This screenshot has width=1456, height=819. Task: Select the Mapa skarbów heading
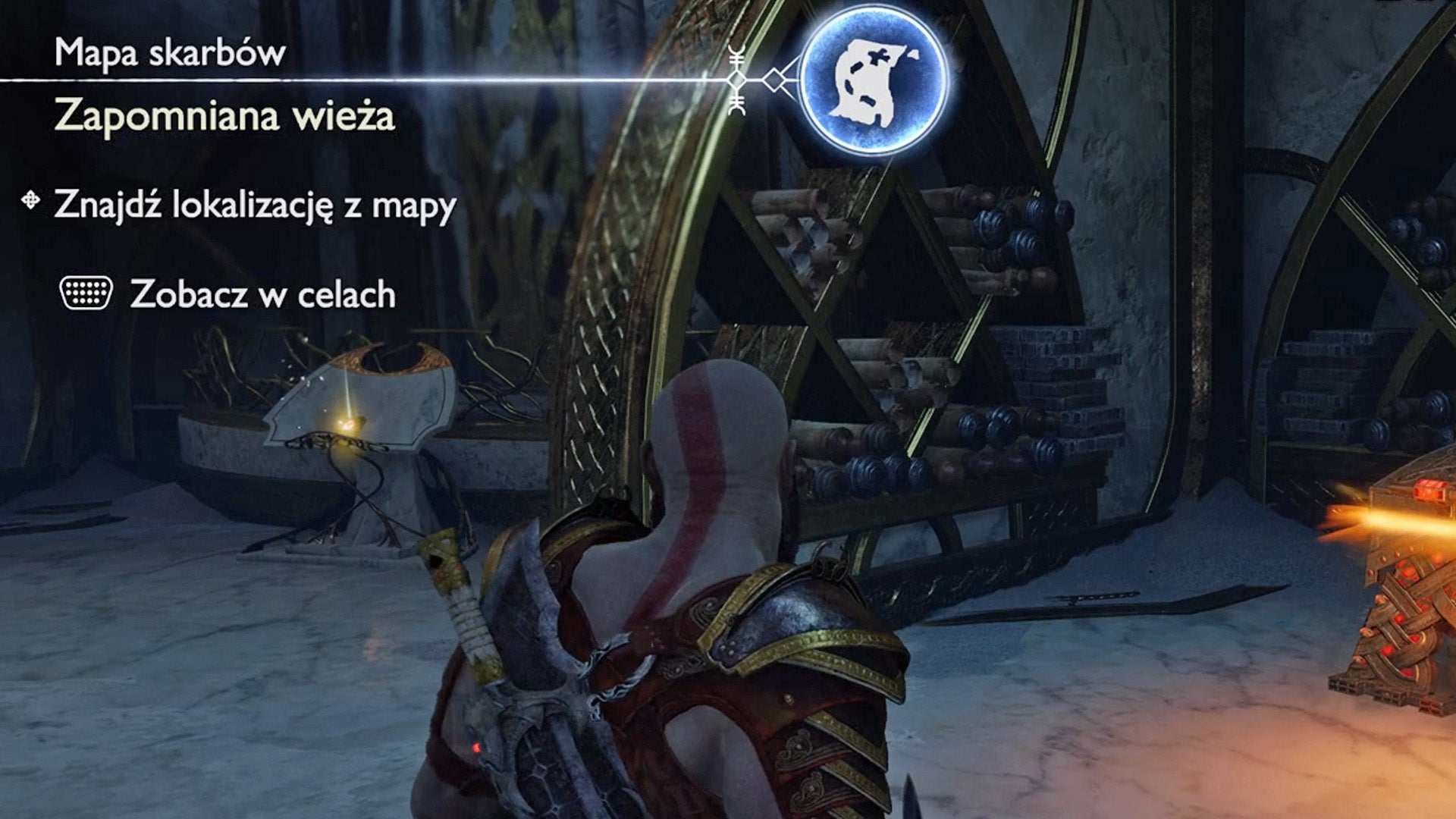[171, 53]
